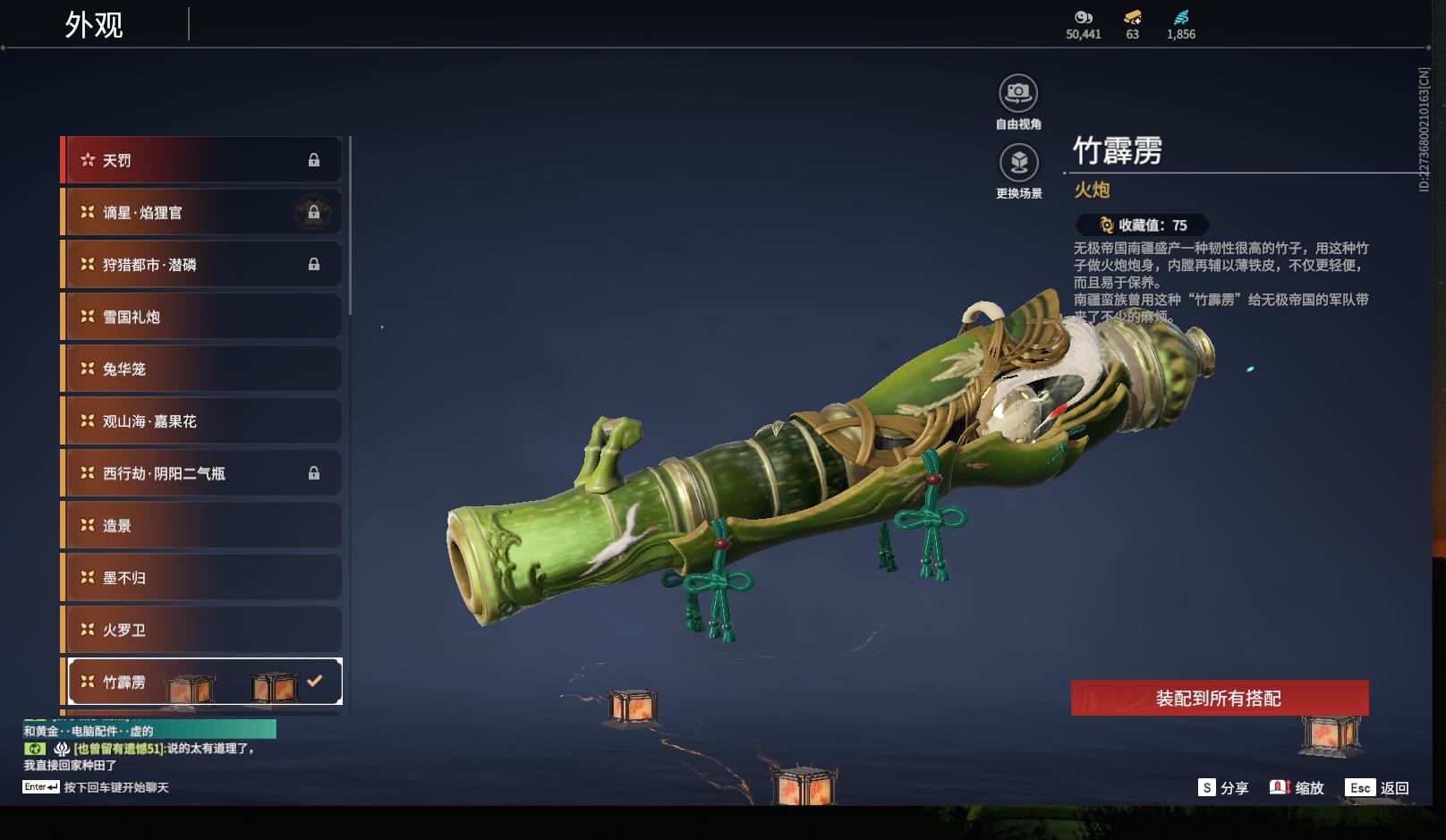1446x840 pixels.
Task: Select the 兔华笼 skin
Action: click(x=202, y=369)
